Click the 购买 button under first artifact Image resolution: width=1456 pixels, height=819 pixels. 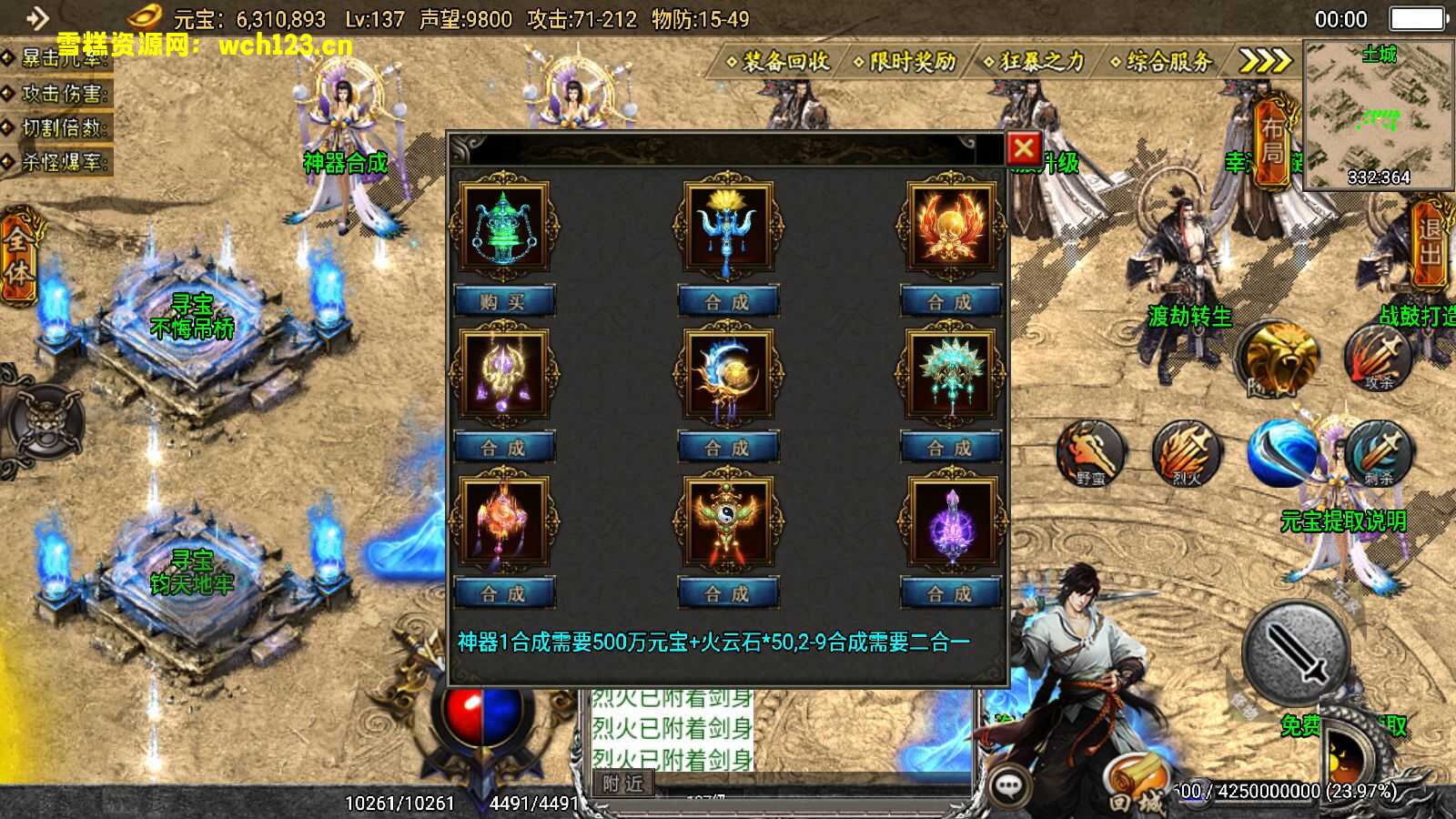[503, 301]
